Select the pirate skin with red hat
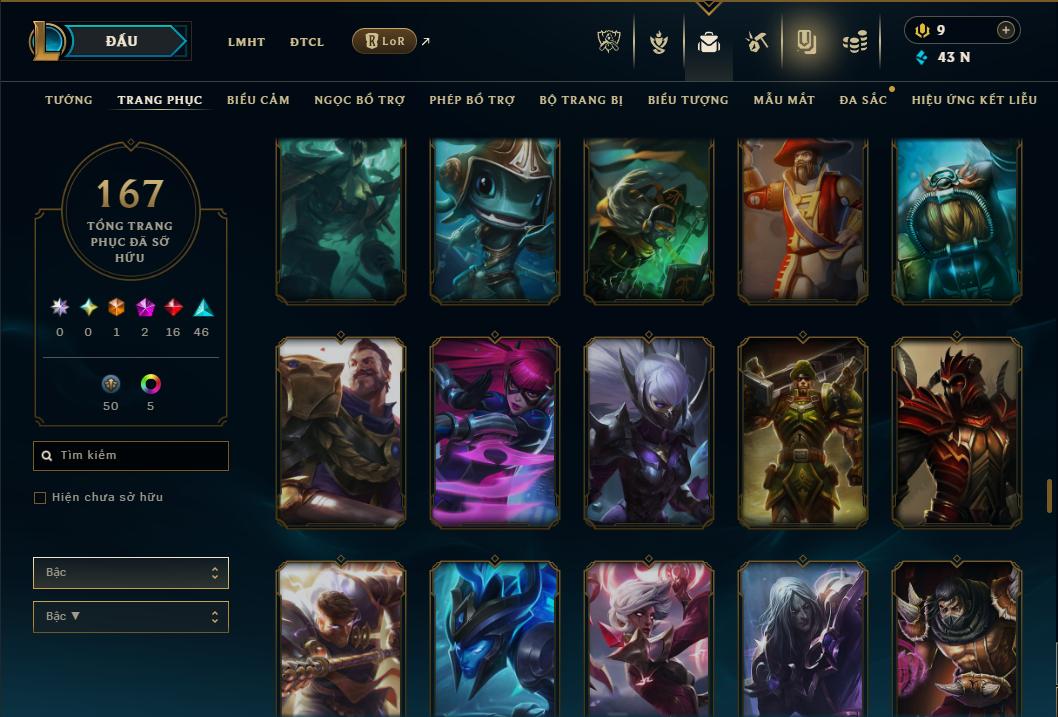This screenshot has width=1058, height=717. [803, 220]
